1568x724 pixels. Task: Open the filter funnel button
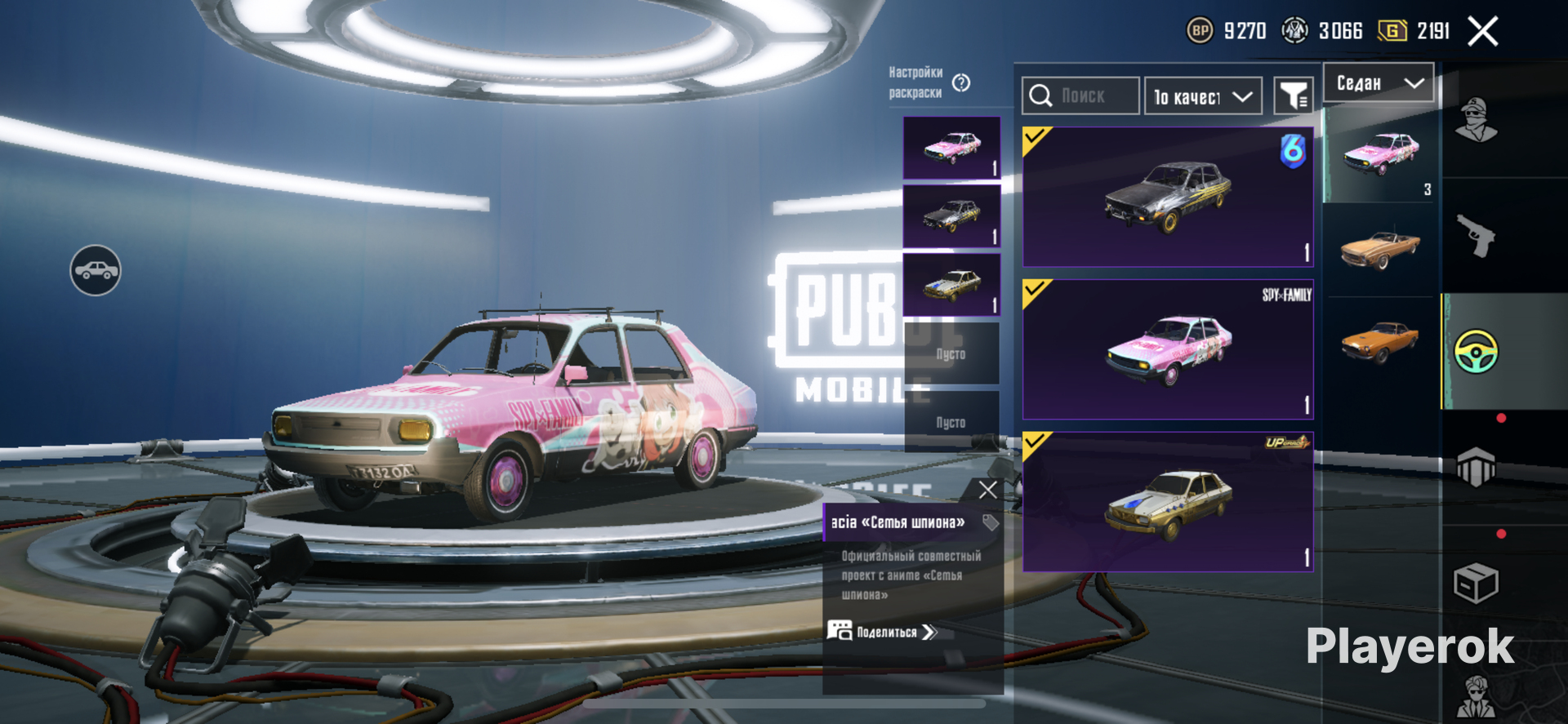(1293, 97)
